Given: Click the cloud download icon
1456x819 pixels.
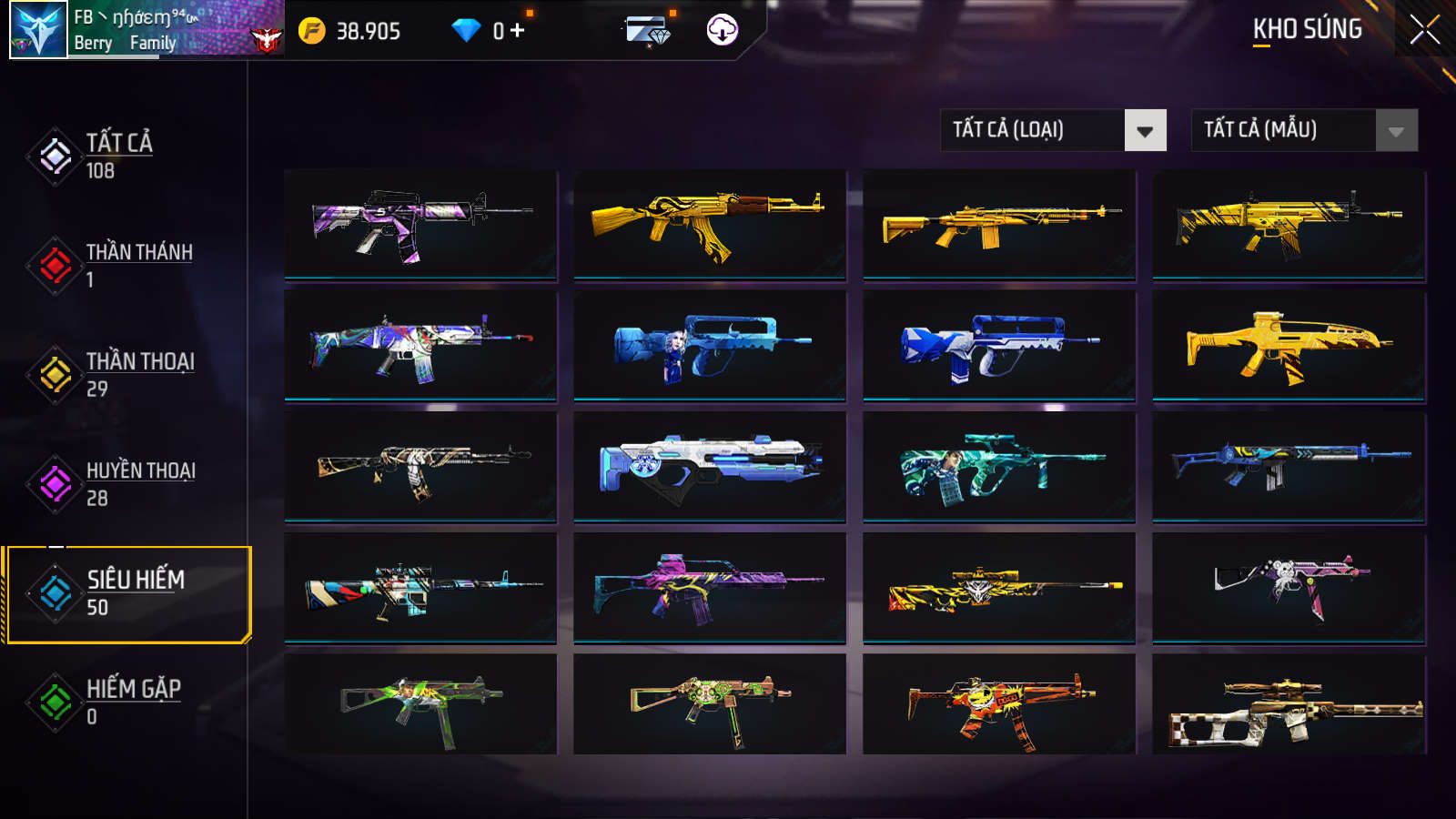Looking at the screenshot, I should [722, 30].
